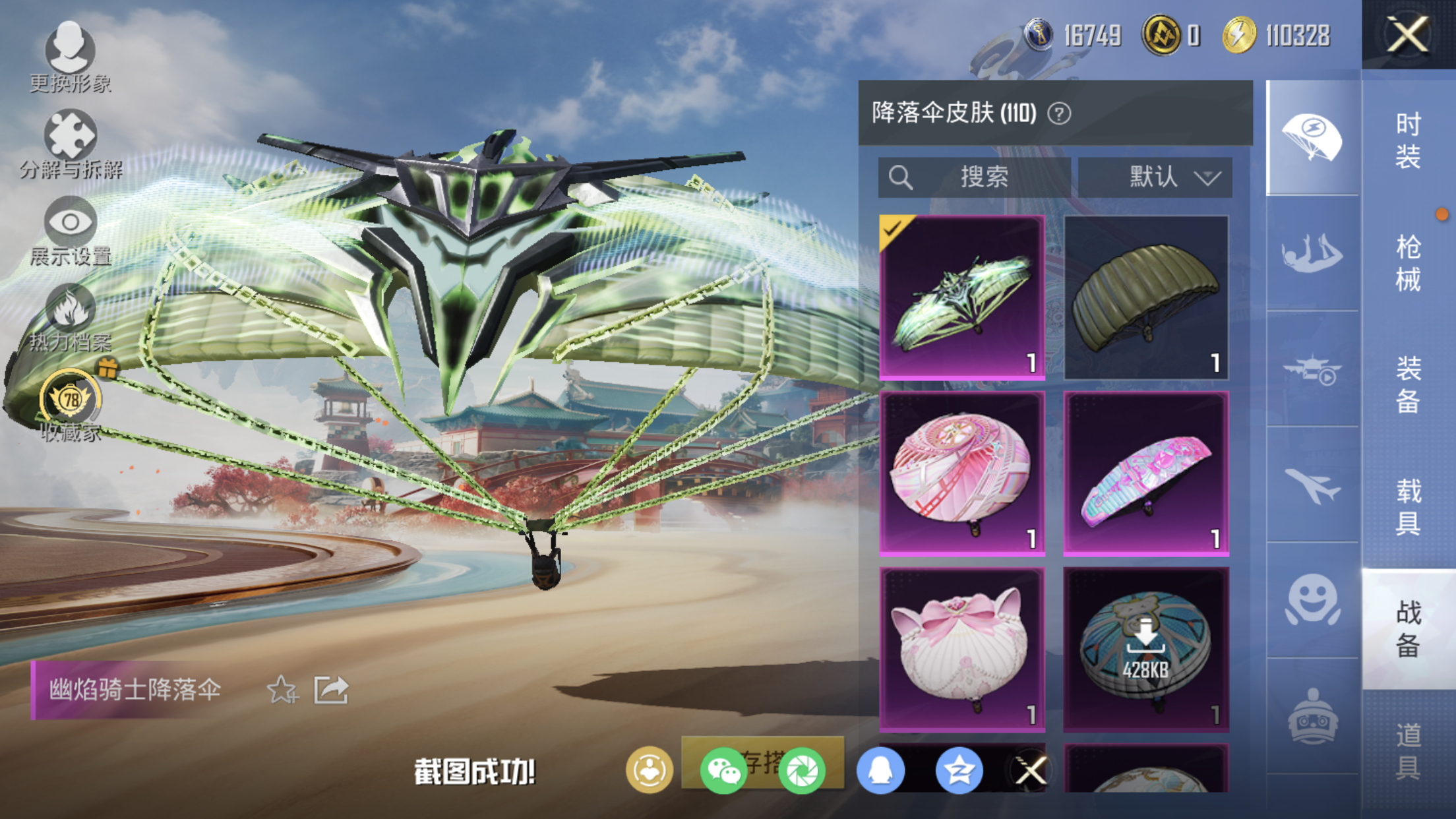
Task: Open the emote smiley face category
Action: (1312, 600)
